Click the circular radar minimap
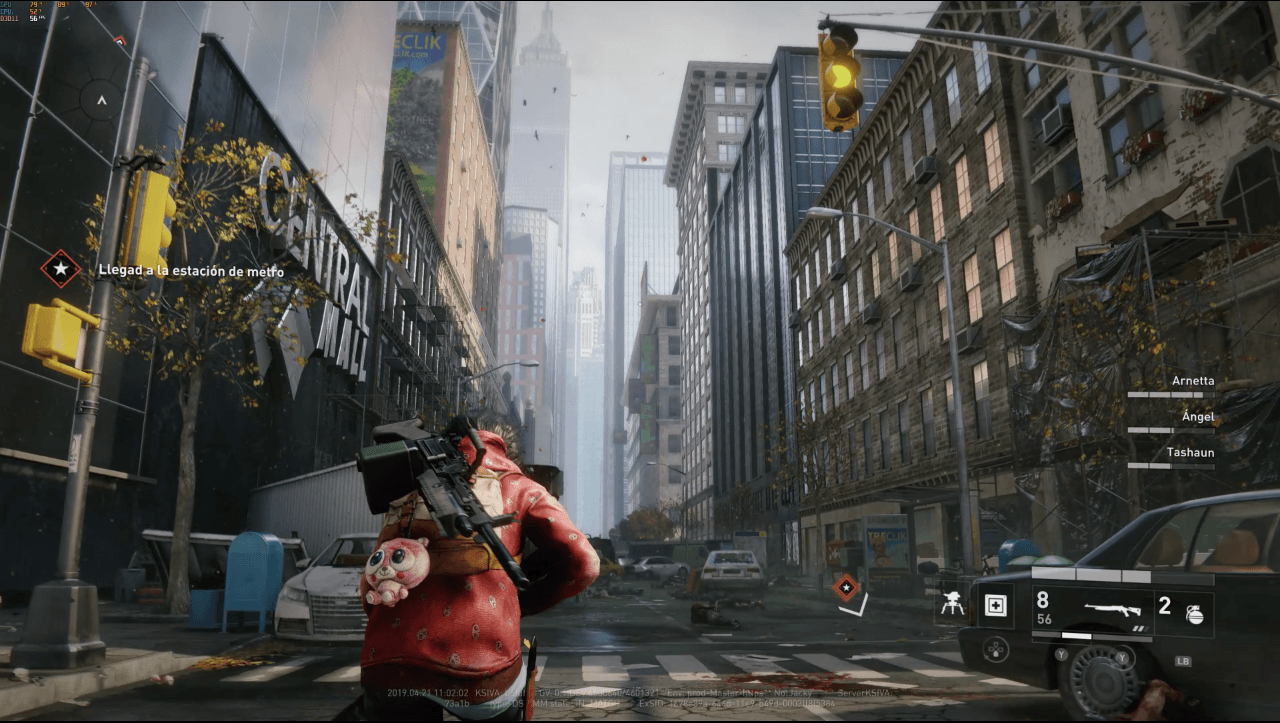The width and height of the screenshot is (1280, 723). click(x=100, y=100)
